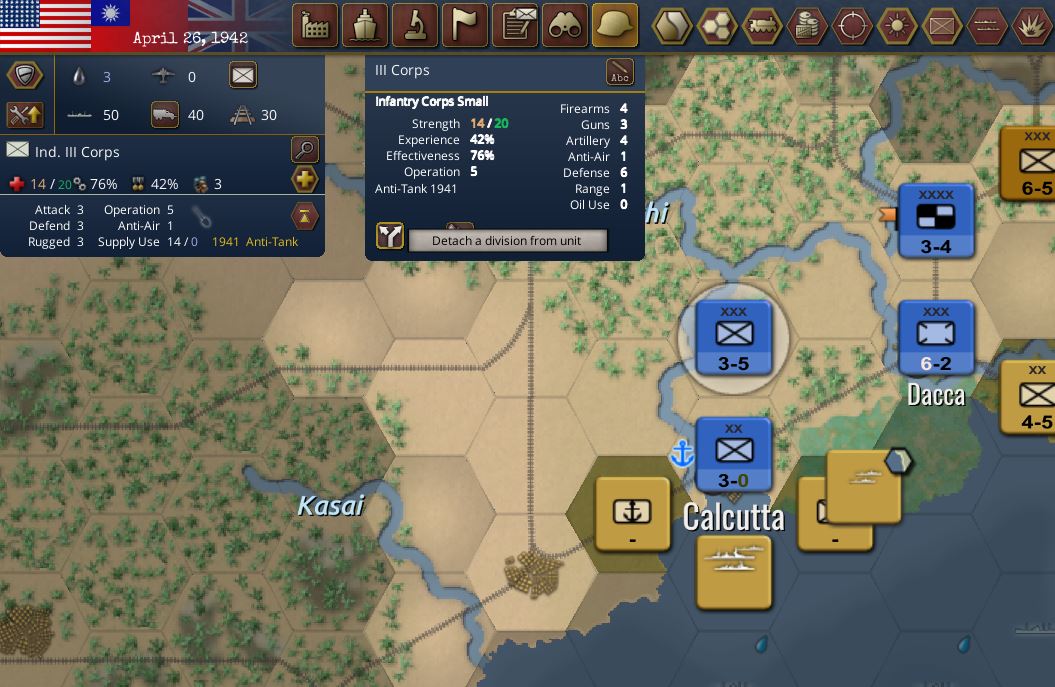Screen dimensions: 1055x687
Task: Open the ship naval menu
Action: tap(365, 25)
